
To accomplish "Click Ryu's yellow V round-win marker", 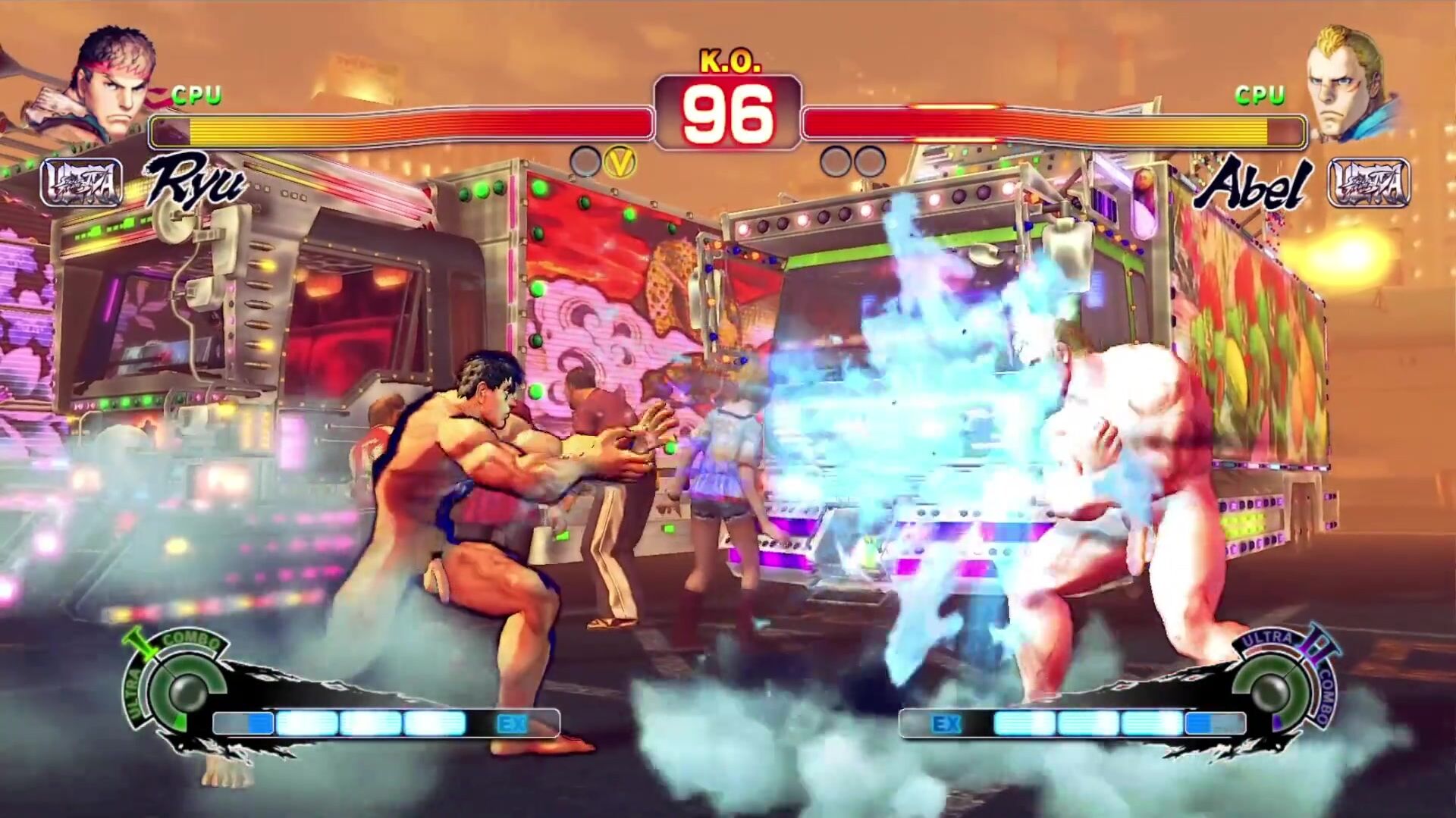I will click(x=620, y=161).
